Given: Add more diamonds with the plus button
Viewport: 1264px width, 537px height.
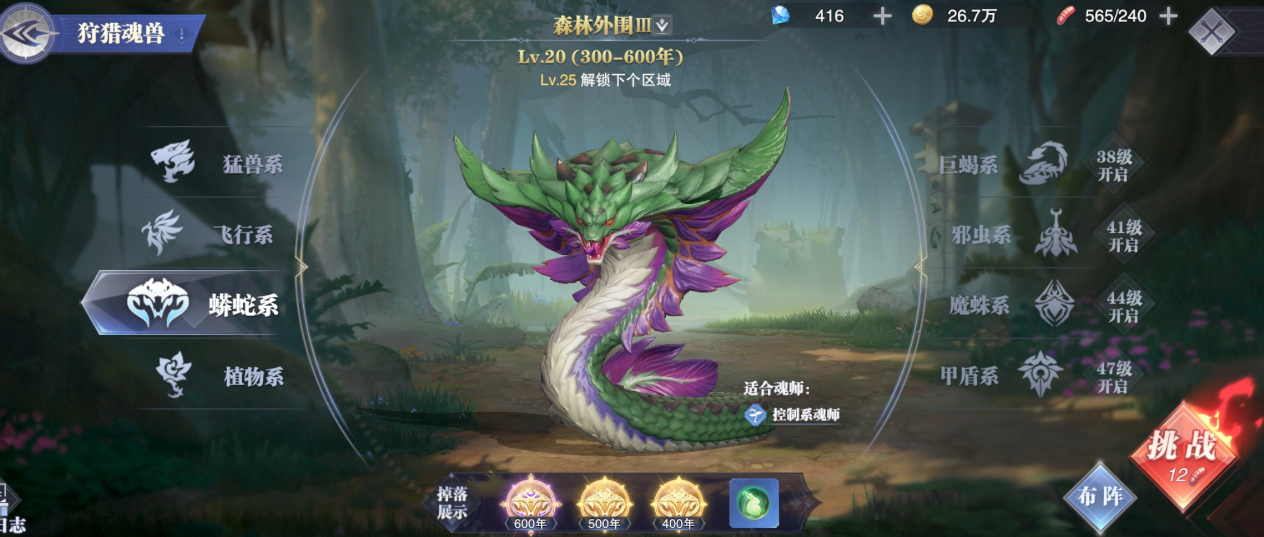Looking at the screenshot, I should pyautogui.click(x=882, y=16).
